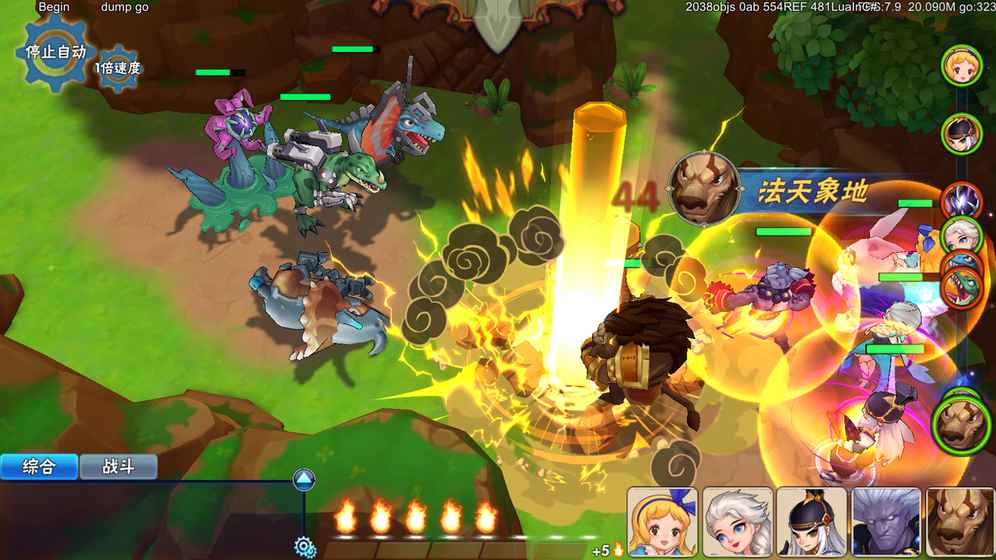The width and height of the screenshot is (996, 560).
Task: Expand the chat panel with the up arrow
Action: coord(304,480)
